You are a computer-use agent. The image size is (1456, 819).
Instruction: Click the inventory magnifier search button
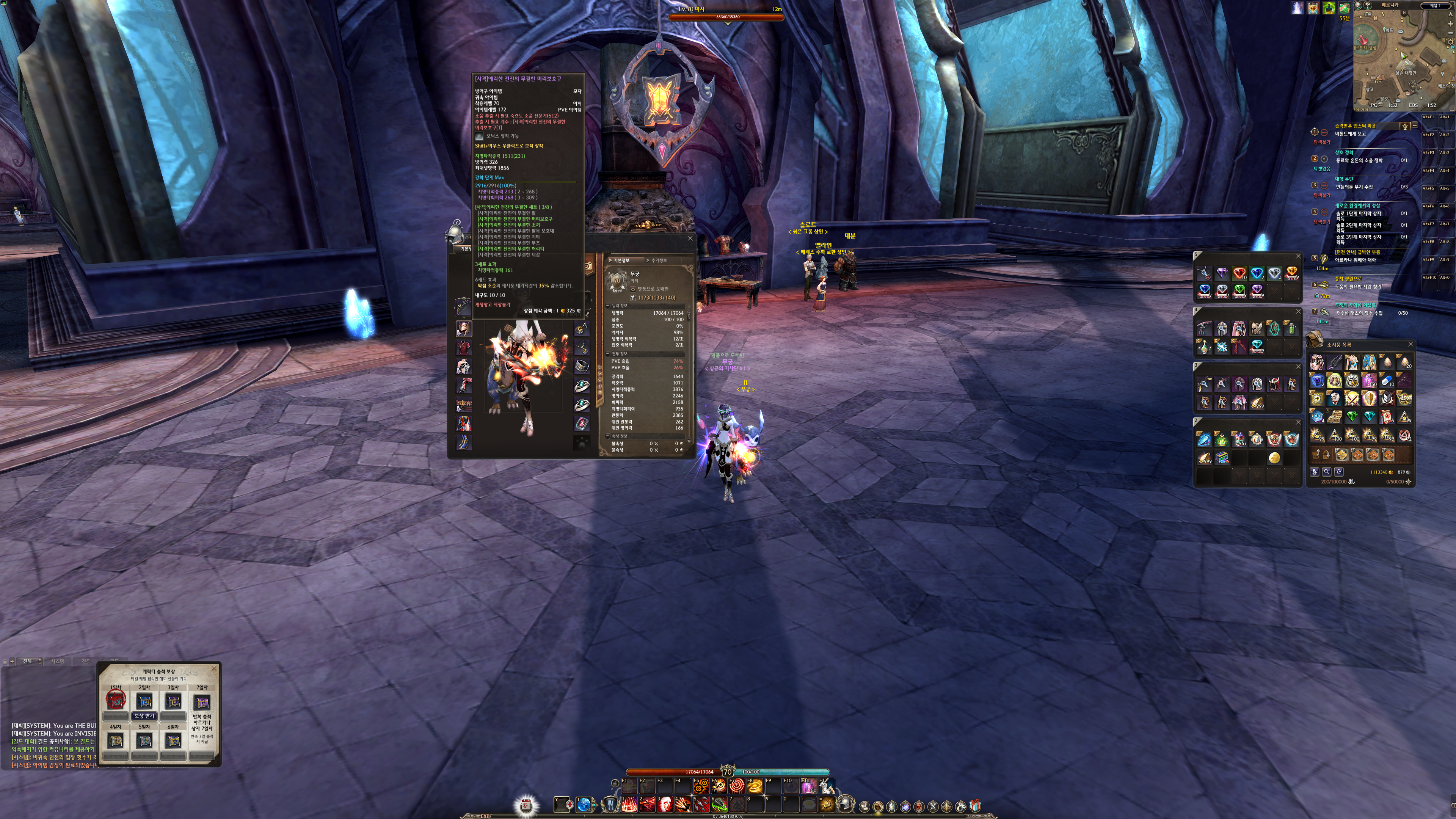[1327, 472]
